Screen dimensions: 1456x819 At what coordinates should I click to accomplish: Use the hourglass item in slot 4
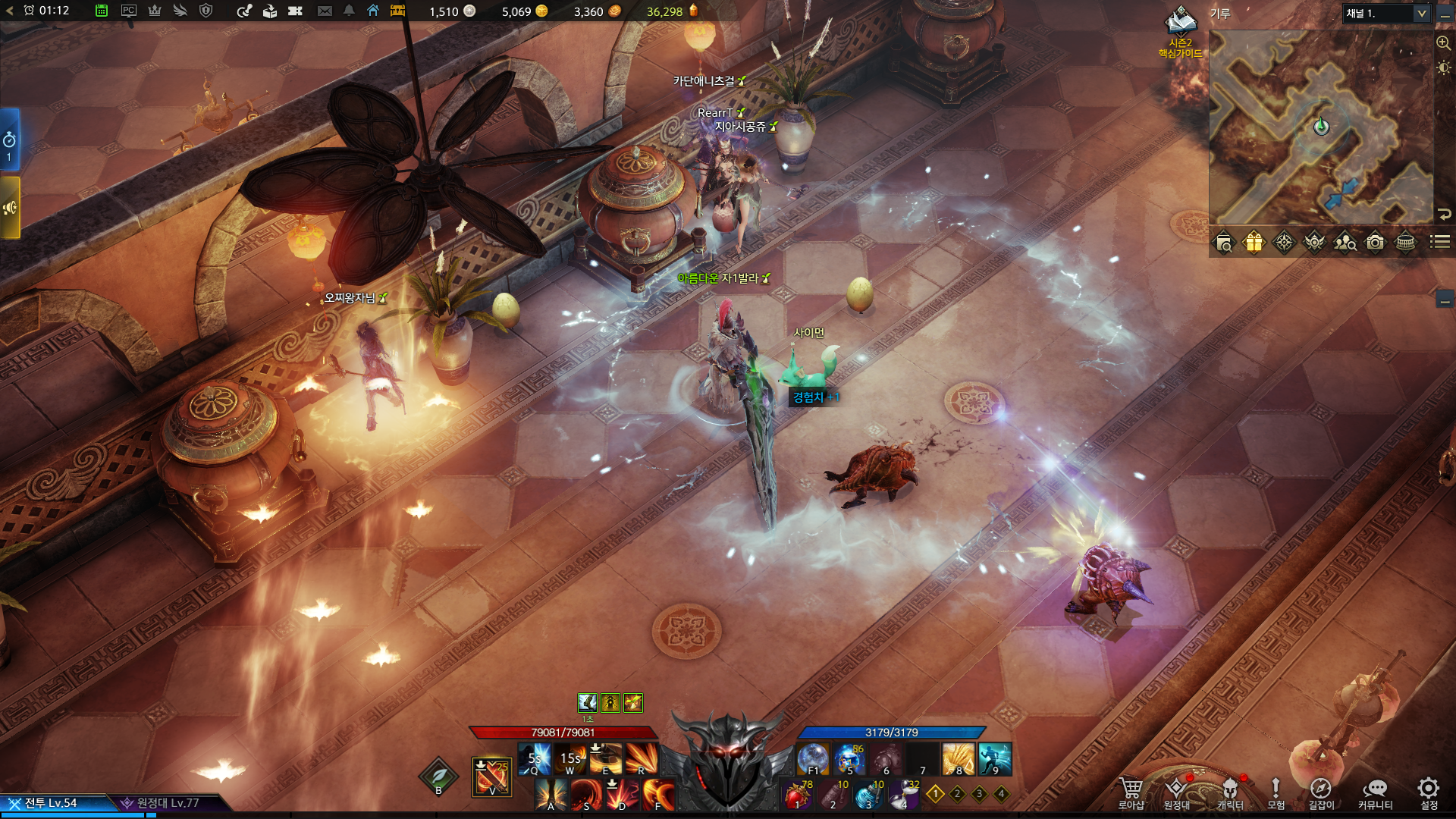pyautogui.click(x=904, y=795)
